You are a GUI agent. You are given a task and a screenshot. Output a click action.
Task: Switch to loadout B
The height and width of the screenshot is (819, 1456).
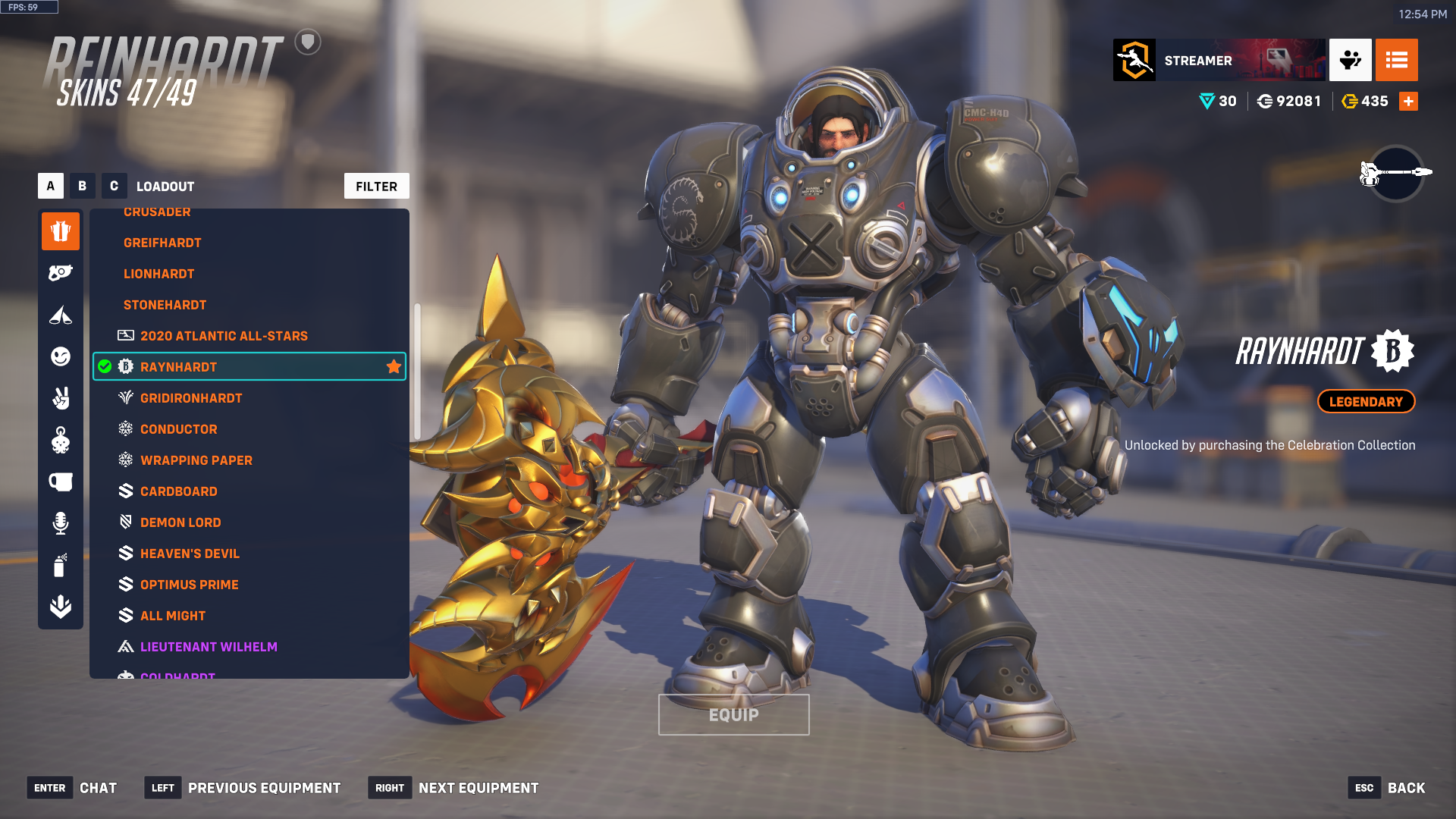[x=83, y=186]
